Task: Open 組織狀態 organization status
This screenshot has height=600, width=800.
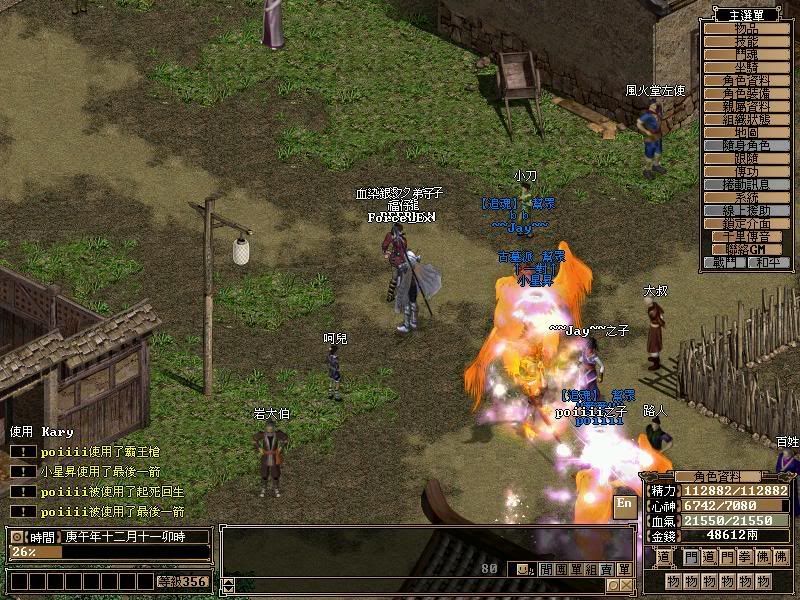Action: pos(746,119)
